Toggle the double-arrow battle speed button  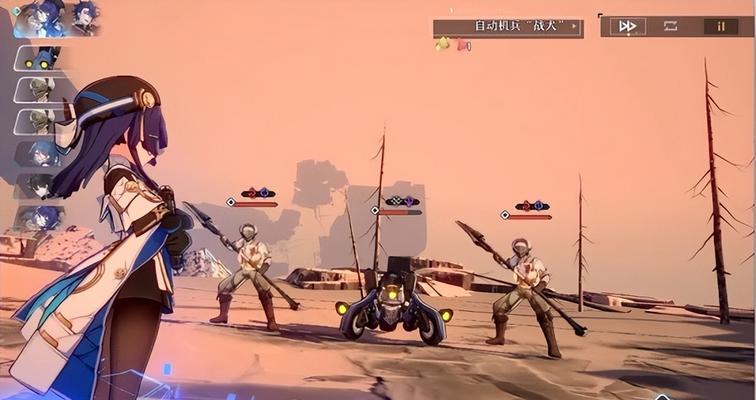pos(627,26)
